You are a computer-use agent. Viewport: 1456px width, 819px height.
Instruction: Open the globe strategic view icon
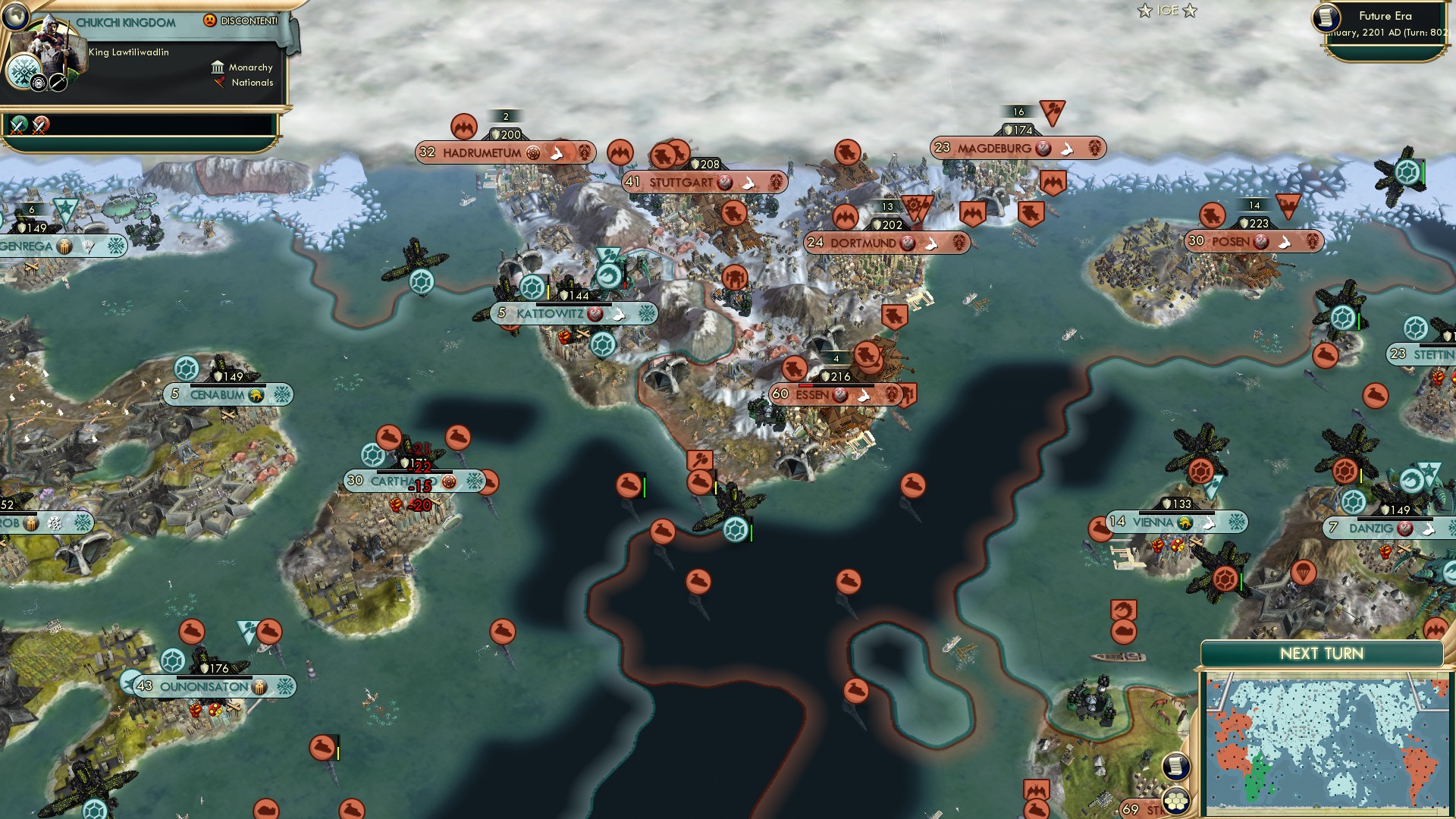point(15,17)
